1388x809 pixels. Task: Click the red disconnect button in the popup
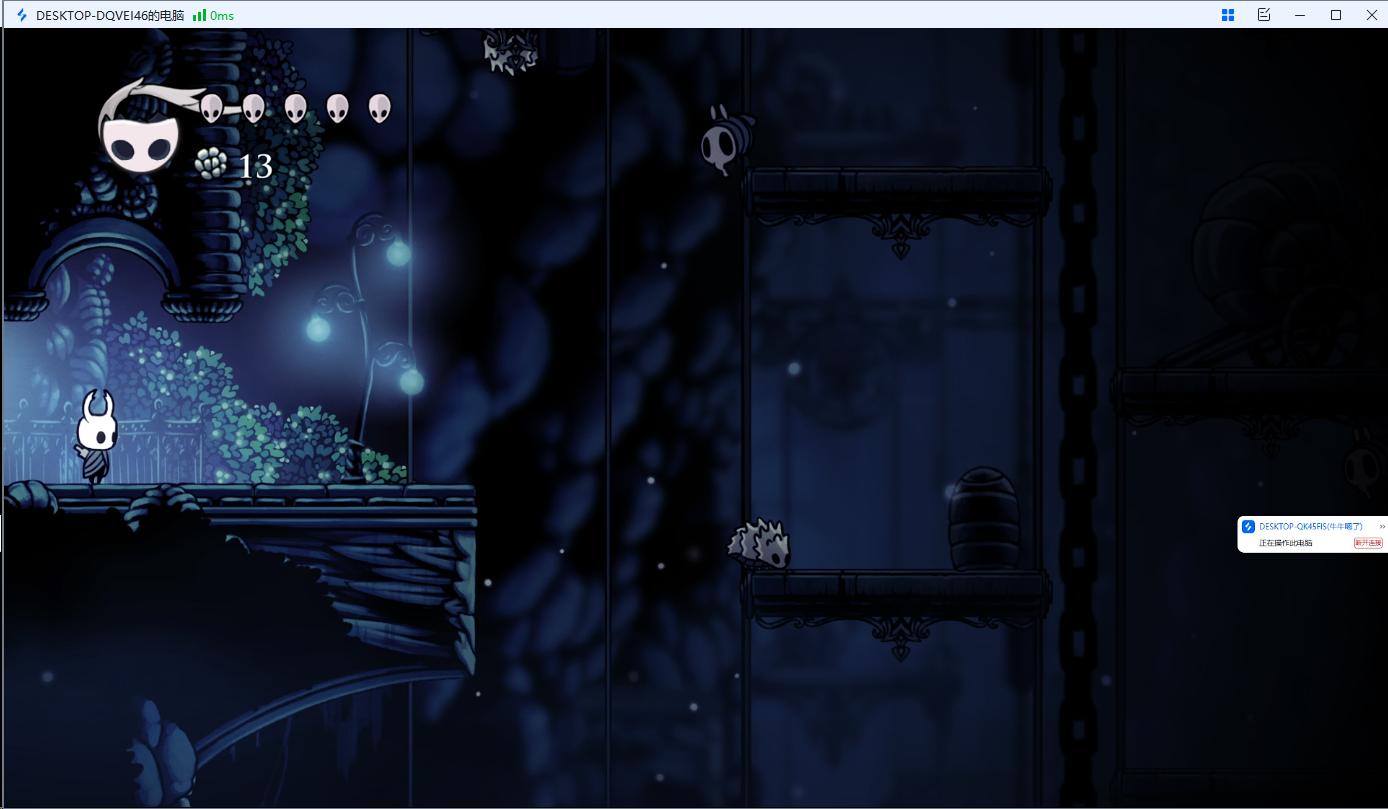pyautogui.click(x=1367, y=543)
